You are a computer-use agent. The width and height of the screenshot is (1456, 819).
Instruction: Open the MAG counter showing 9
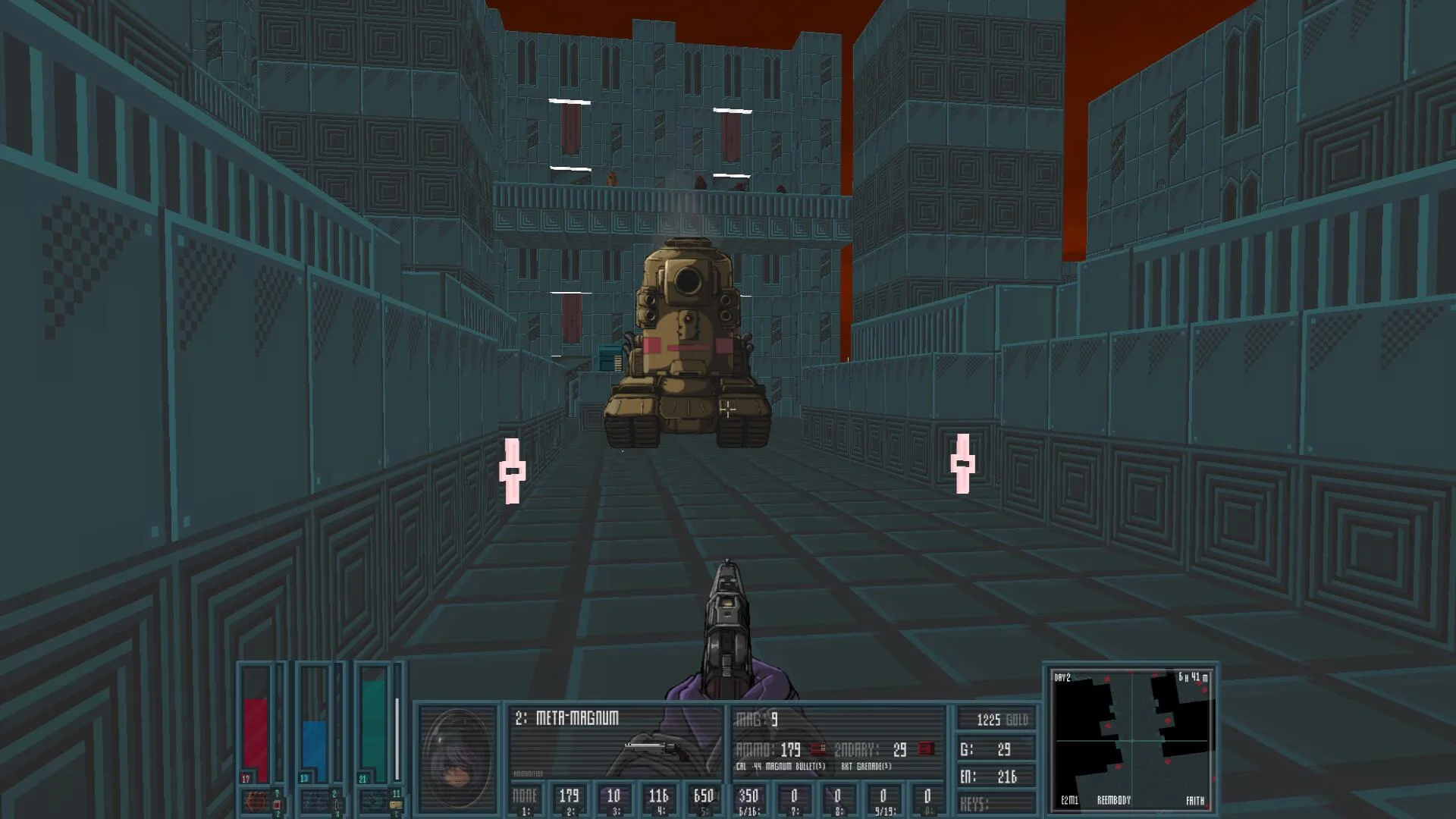pos(755,718)
